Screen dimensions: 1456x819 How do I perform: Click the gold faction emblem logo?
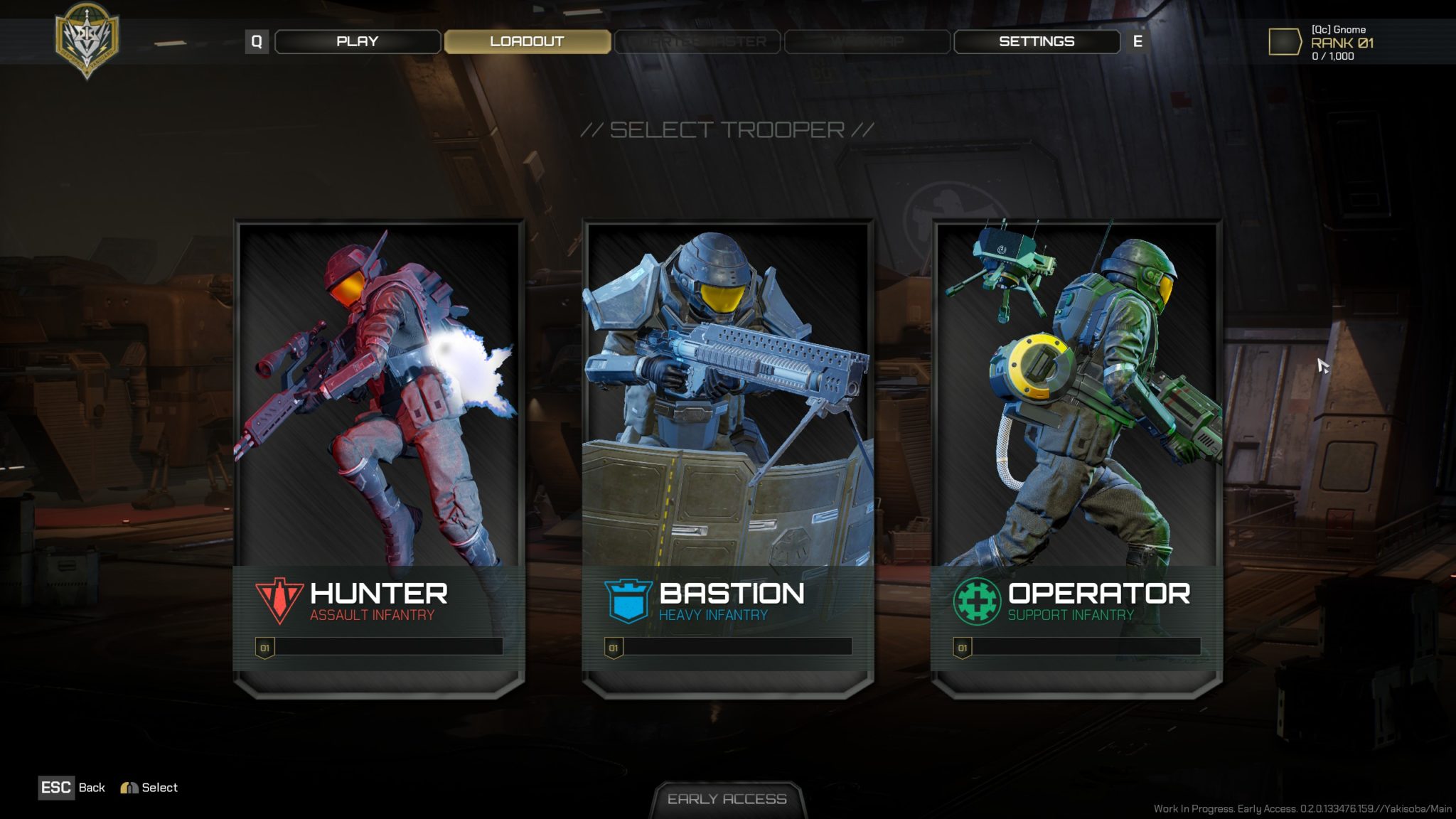click(87, 39)
